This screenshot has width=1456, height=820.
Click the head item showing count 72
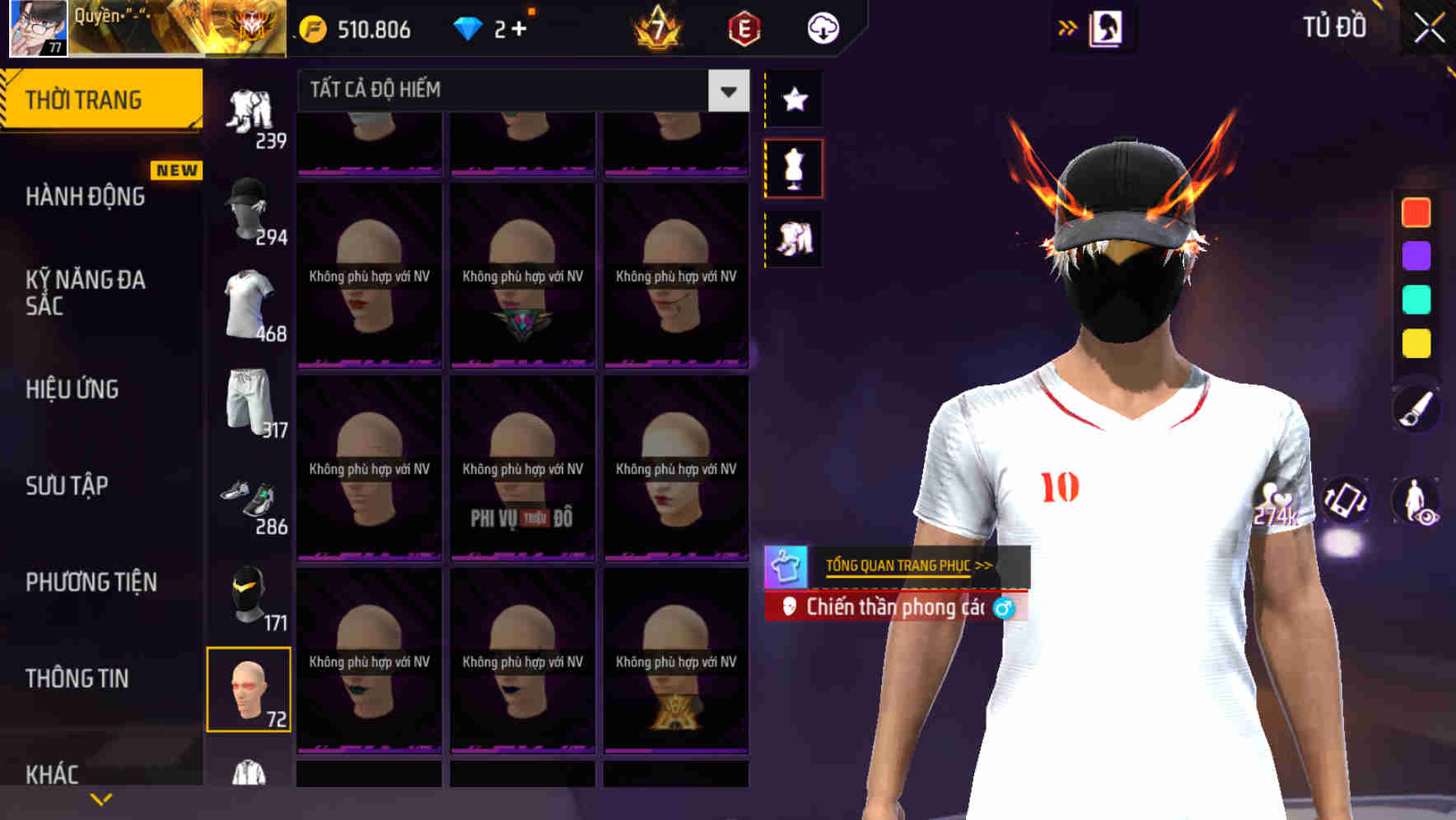248,692
